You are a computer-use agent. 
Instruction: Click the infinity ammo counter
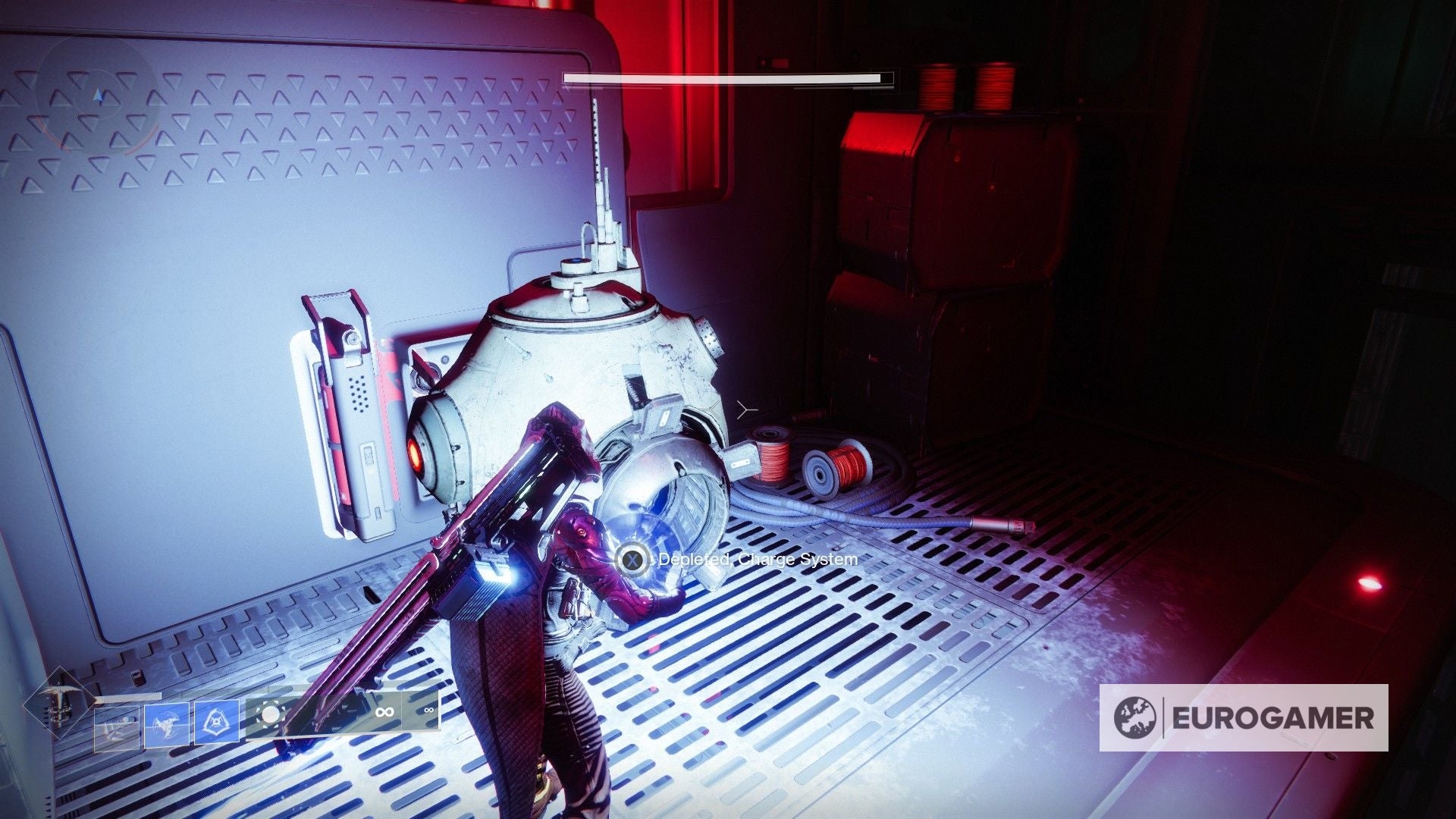385,711
